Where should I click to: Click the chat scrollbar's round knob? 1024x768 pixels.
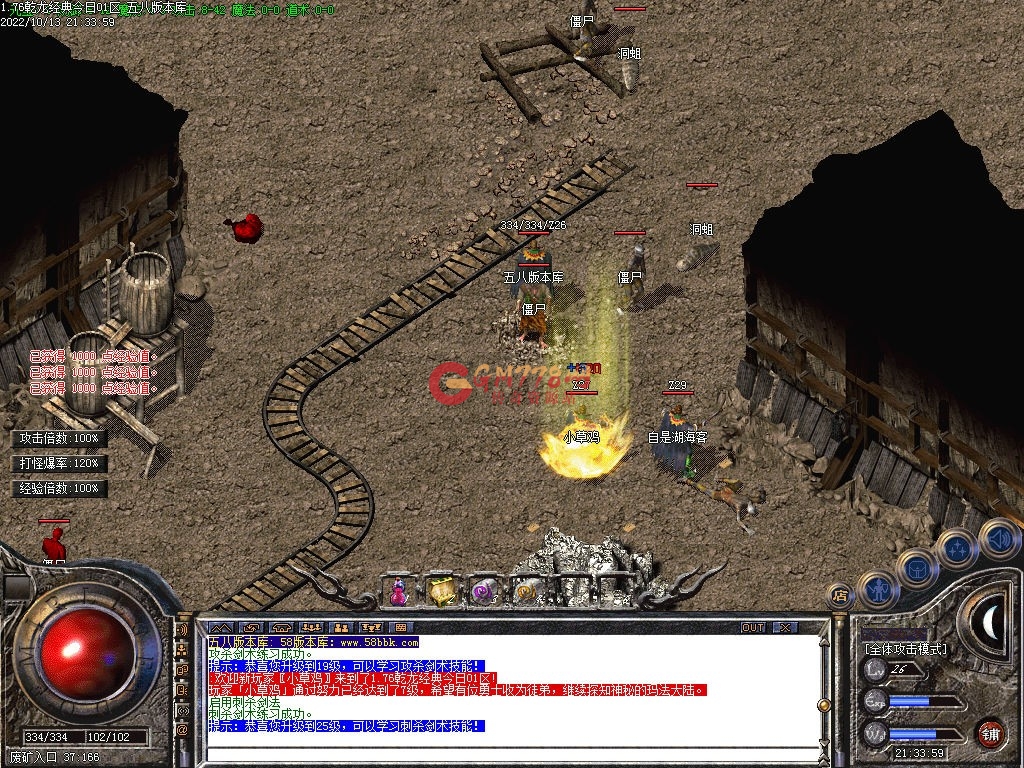point(823,705)
